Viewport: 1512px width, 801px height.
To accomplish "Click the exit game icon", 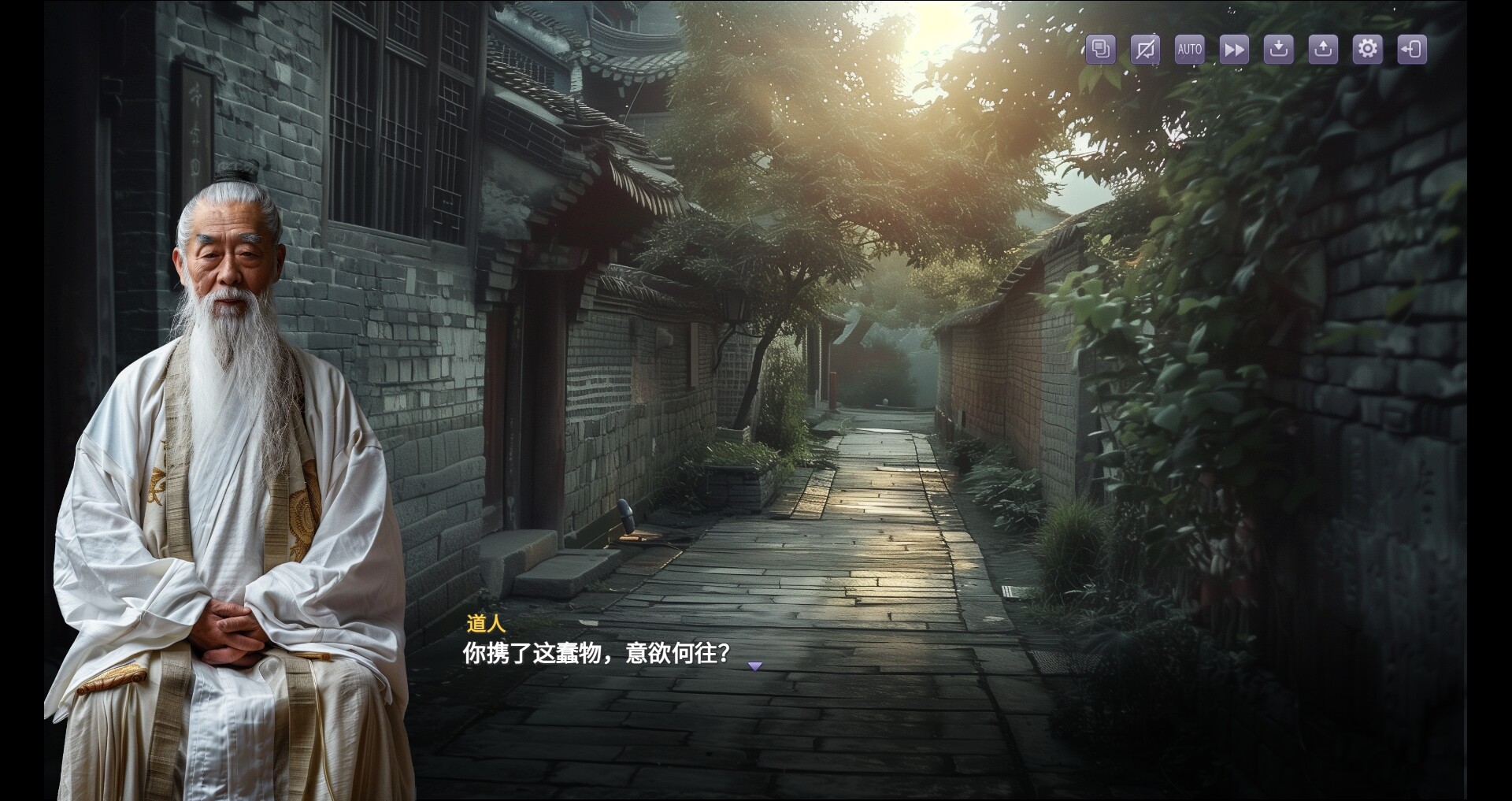I will pyautogui.click(x=1412, y=49).
